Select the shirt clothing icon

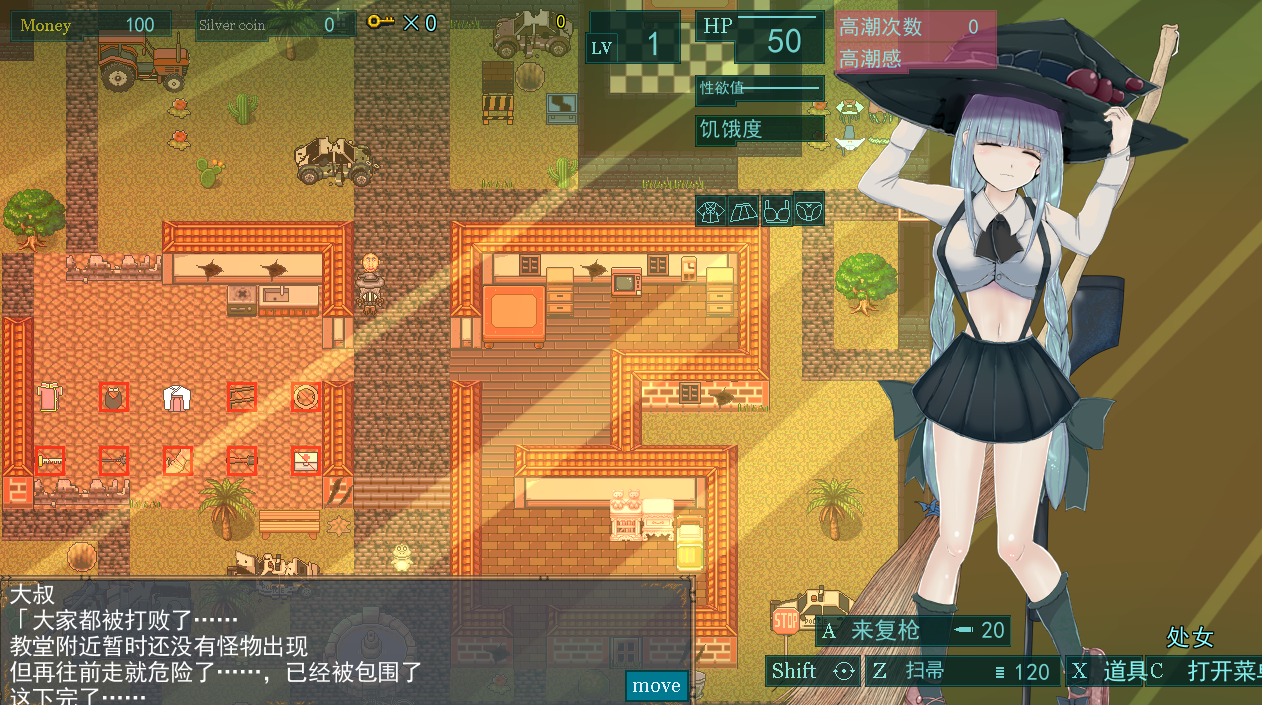(x=711, y=211)
